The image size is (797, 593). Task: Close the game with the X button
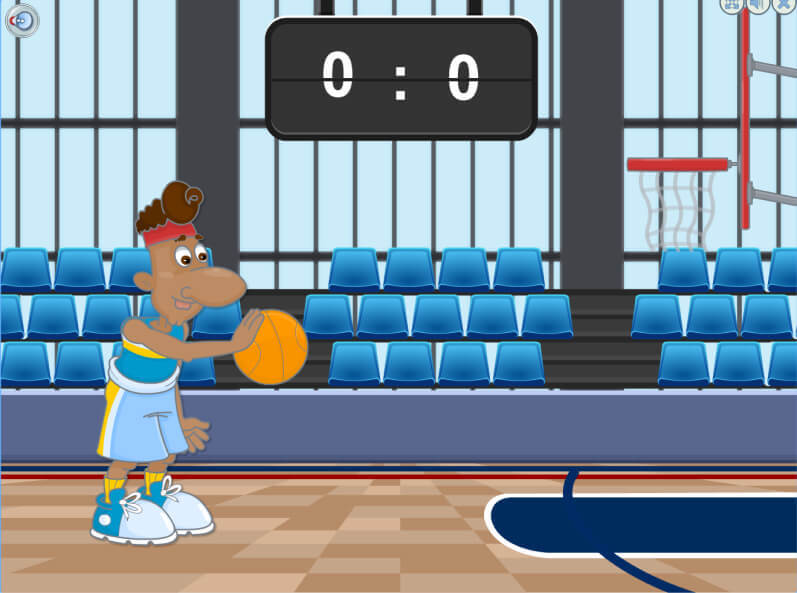tap(784, 5)
